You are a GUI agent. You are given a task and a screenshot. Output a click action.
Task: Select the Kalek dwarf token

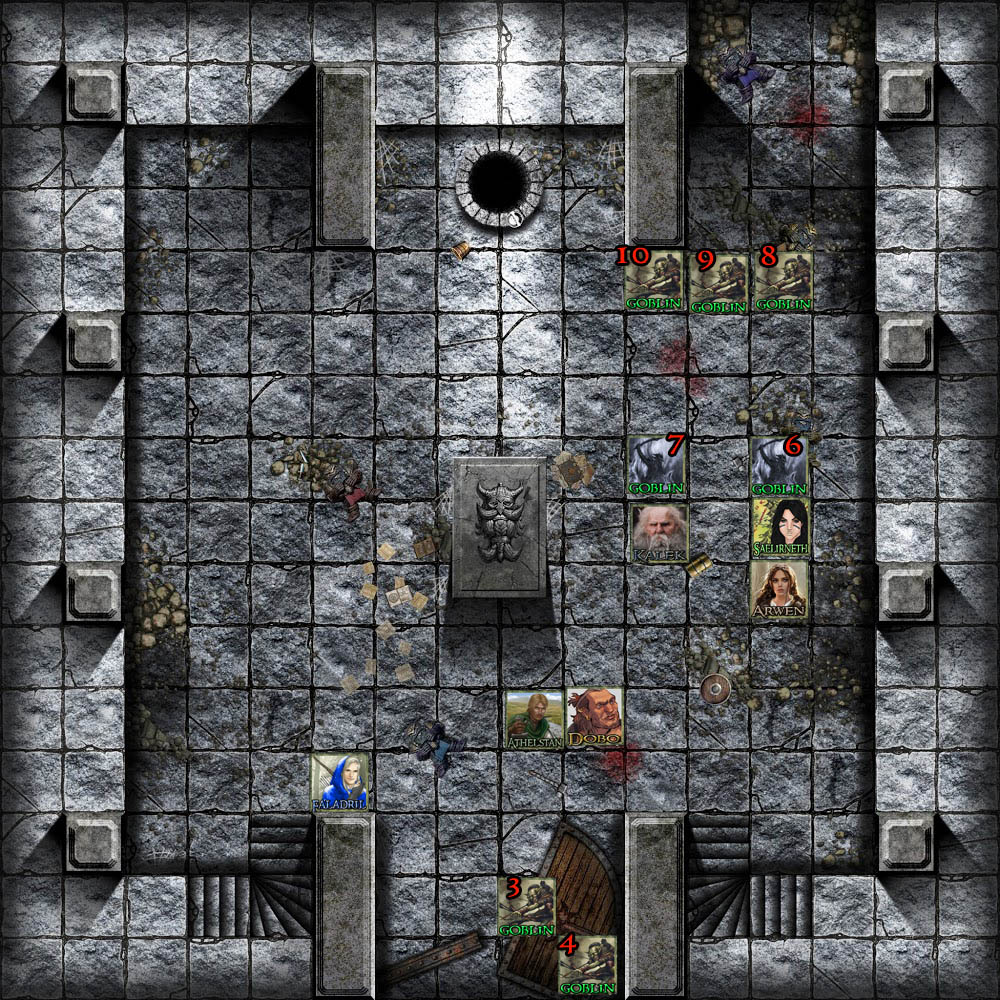[x=659, y=532]
